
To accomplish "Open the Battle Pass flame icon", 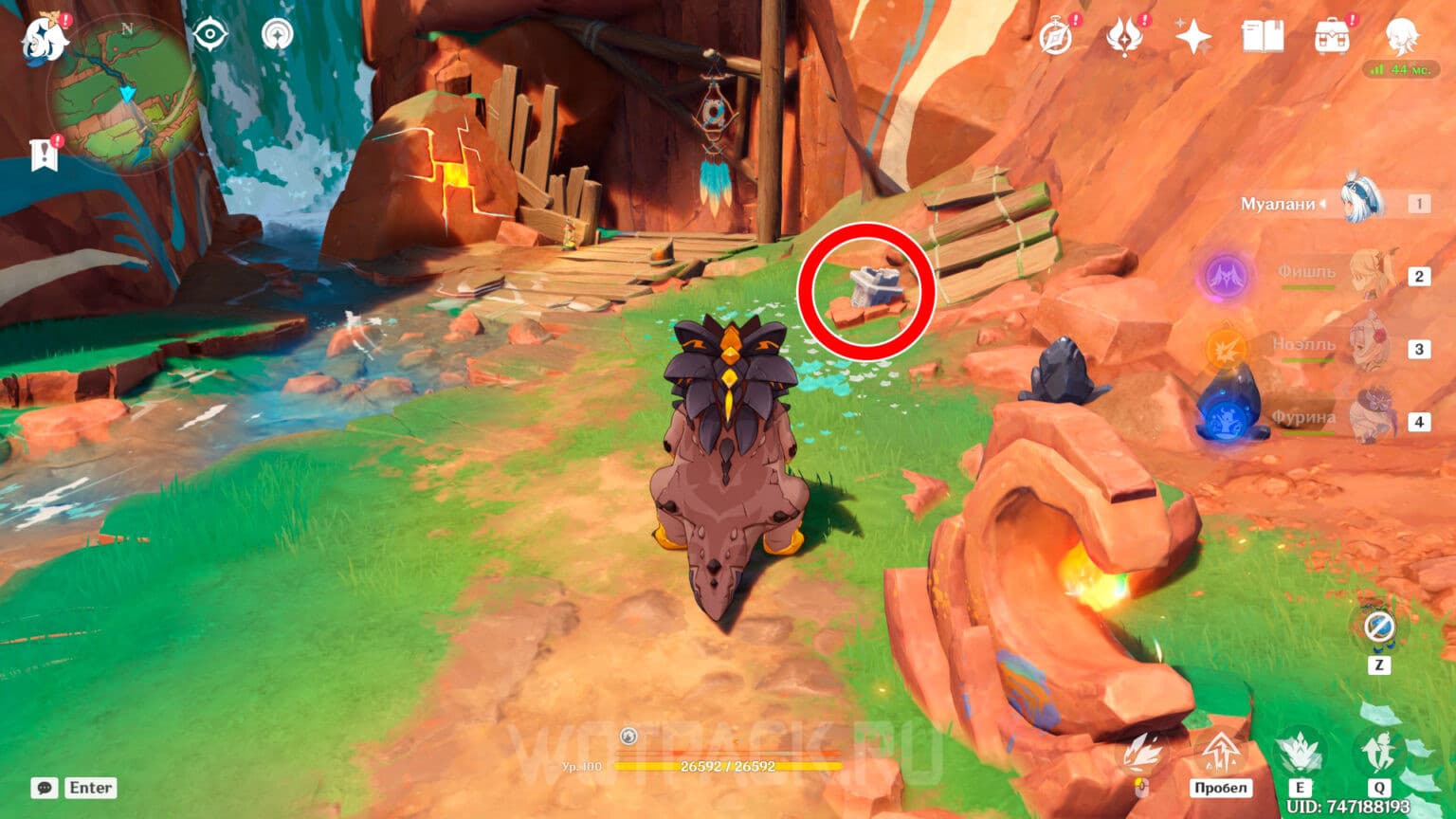I will (1124, 34).
